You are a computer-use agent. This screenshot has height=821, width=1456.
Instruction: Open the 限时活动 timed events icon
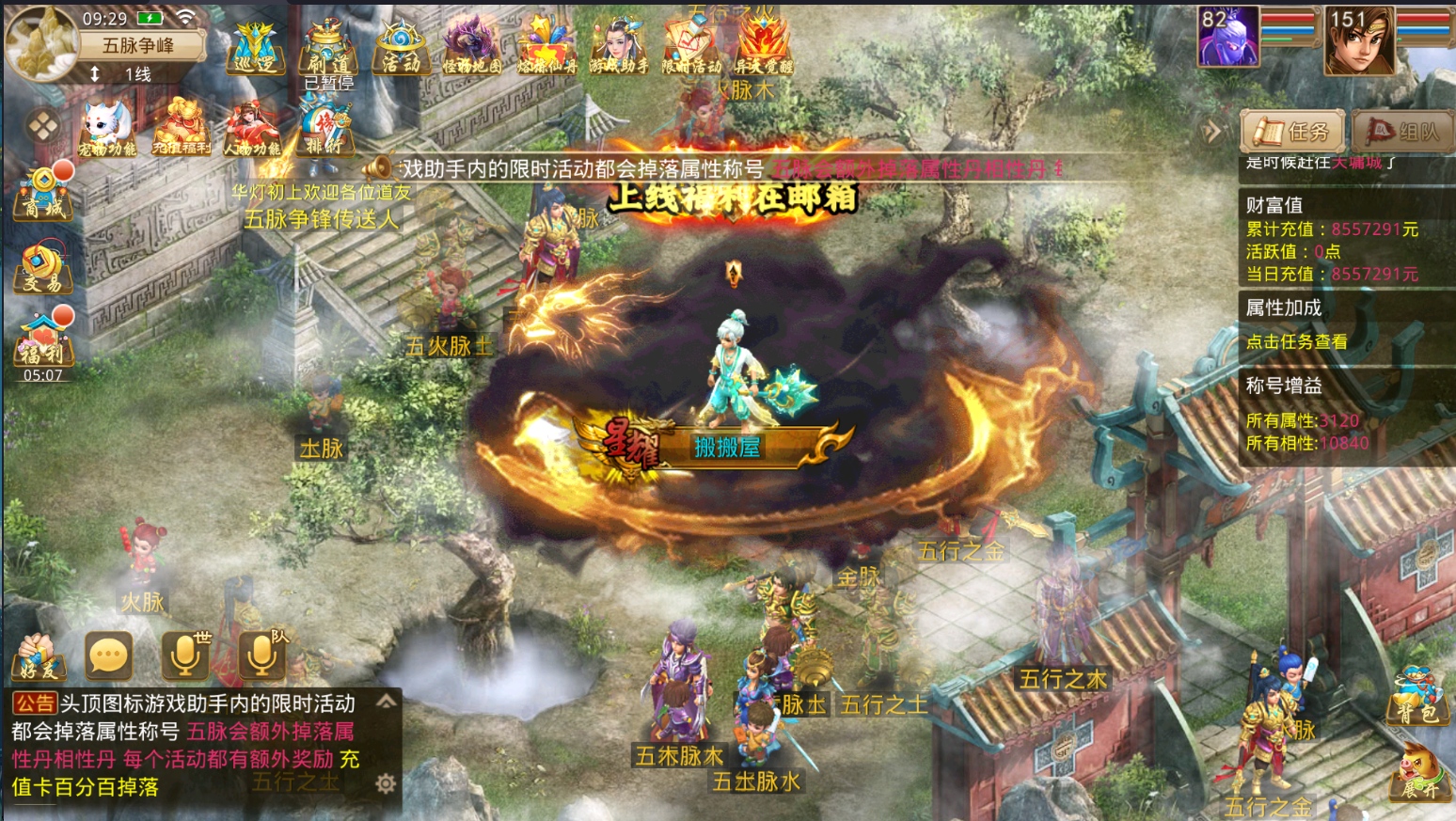click(x=691, y=47)
